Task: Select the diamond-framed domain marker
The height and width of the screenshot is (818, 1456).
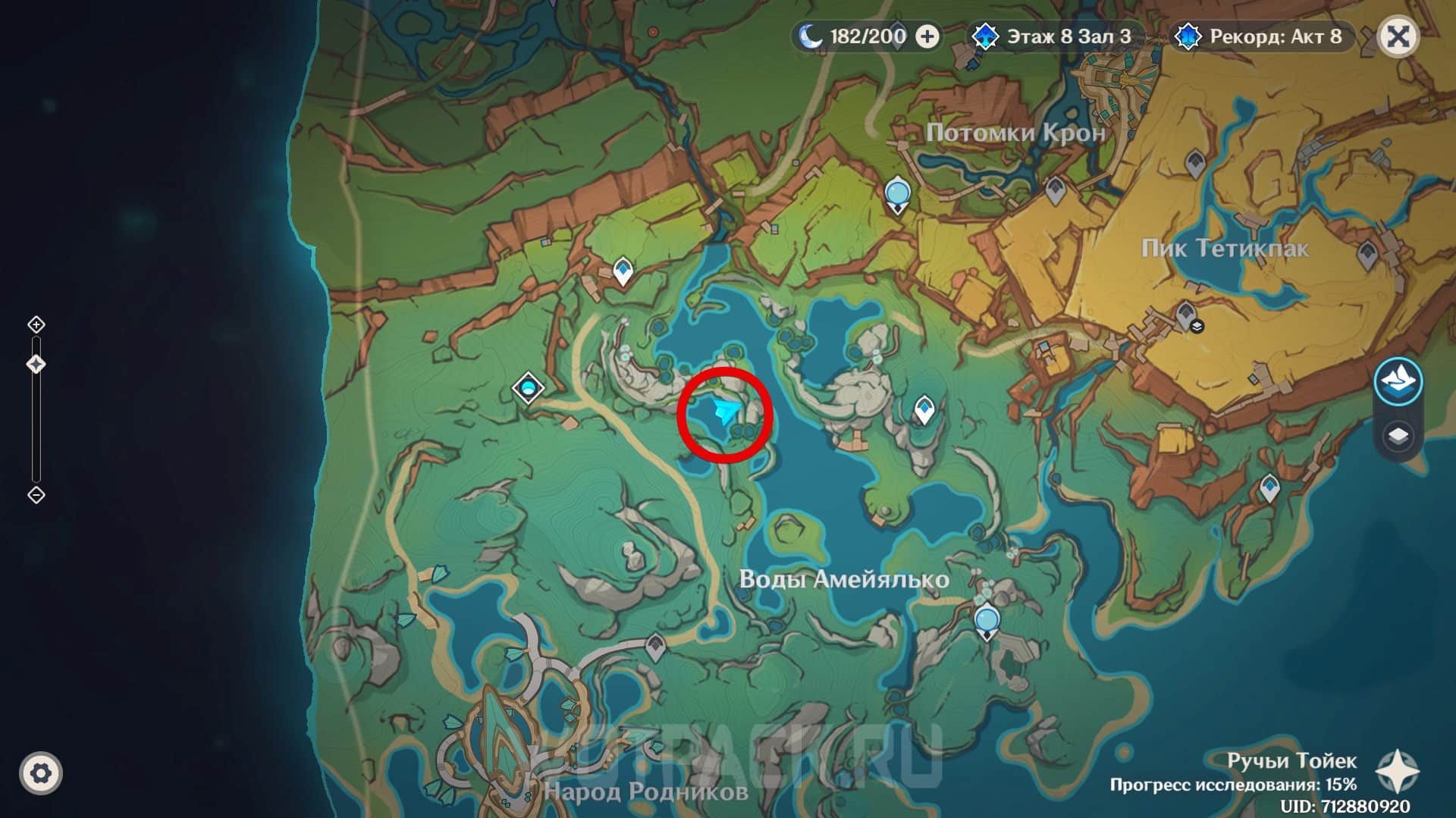Action: coord(528,389)
